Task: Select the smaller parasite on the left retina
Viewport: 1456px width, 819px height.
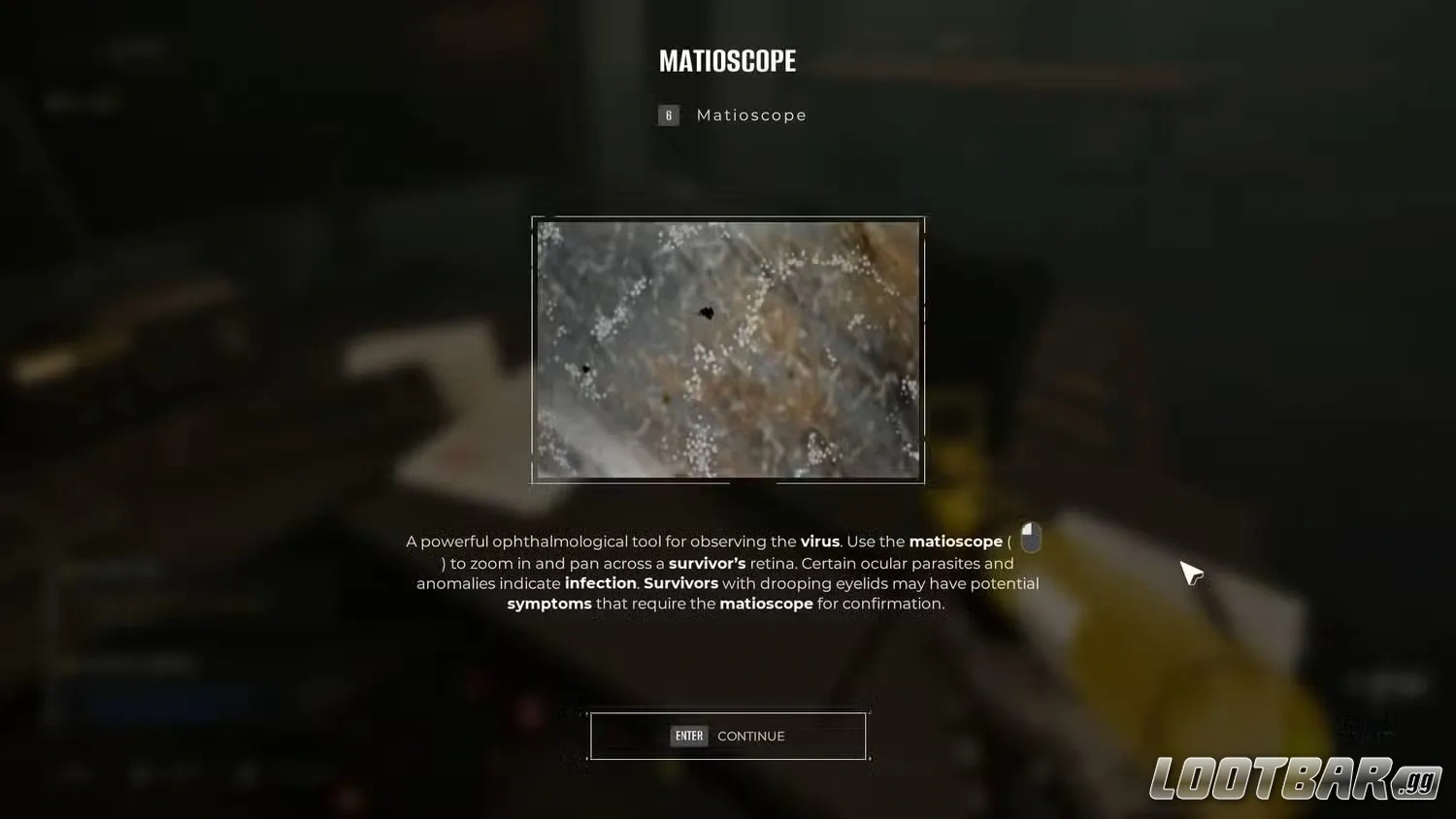Action: pos(586,369)
